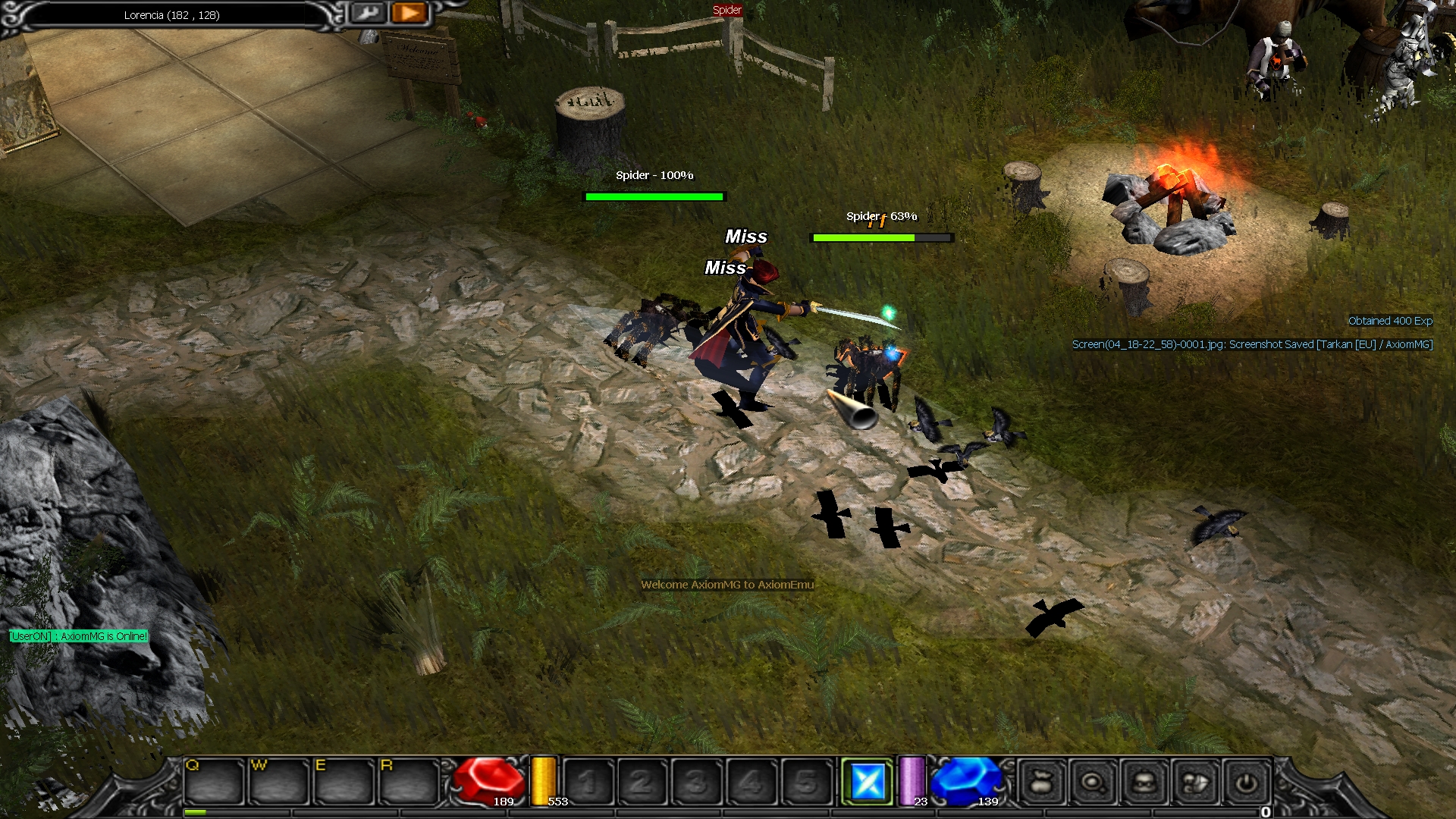Click the orange play arrow button

pos(409,13)
